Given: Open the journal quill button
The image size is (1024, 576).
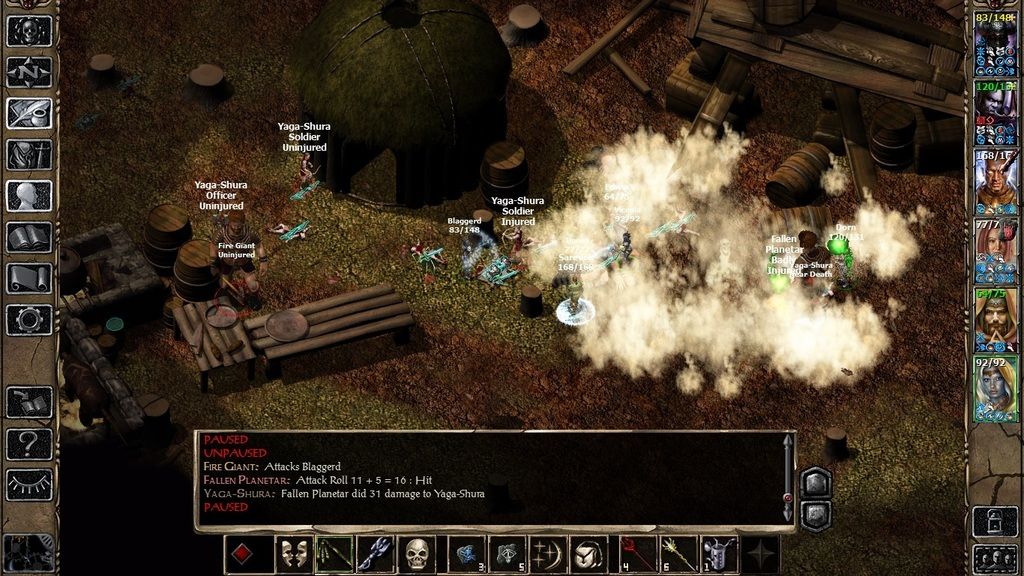Looking at the screenshot, I should [x=29, y=113].
